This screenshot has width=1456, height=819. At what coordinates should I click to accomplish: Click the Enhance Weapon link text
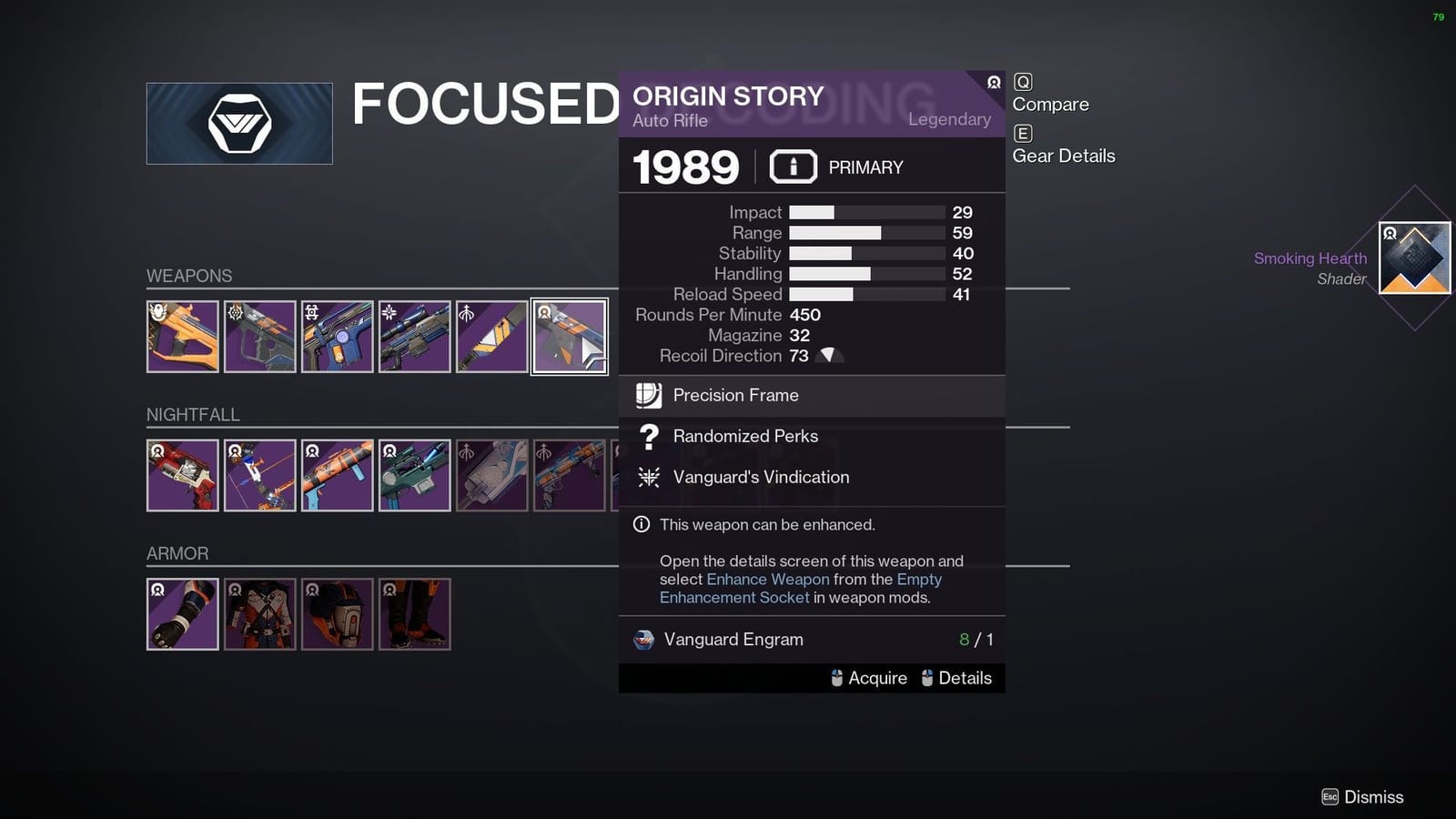tap(767, 579)
